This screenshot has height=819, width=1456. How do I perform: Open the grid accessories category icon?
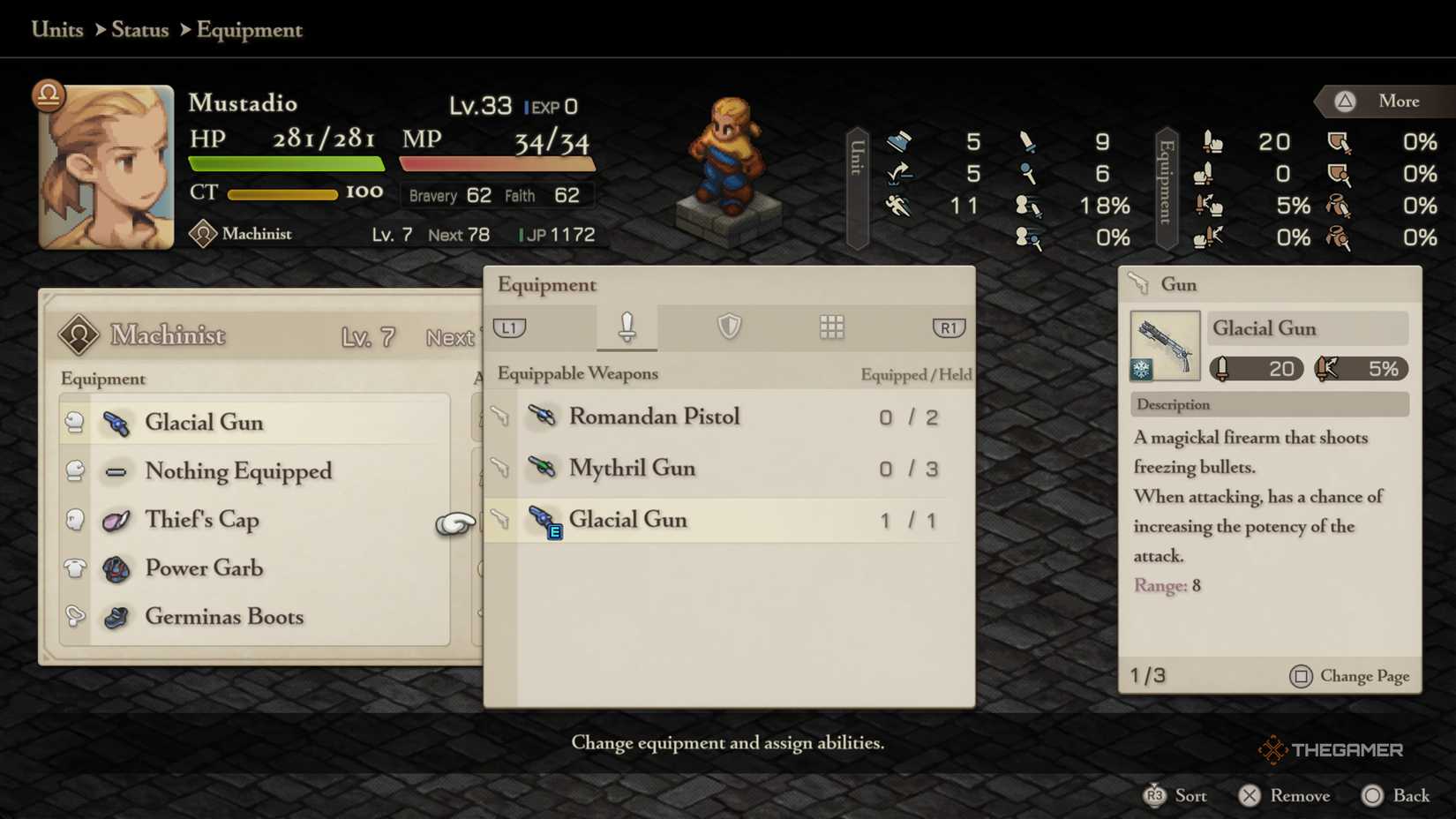pyautogui.click(x=830, y=327)
